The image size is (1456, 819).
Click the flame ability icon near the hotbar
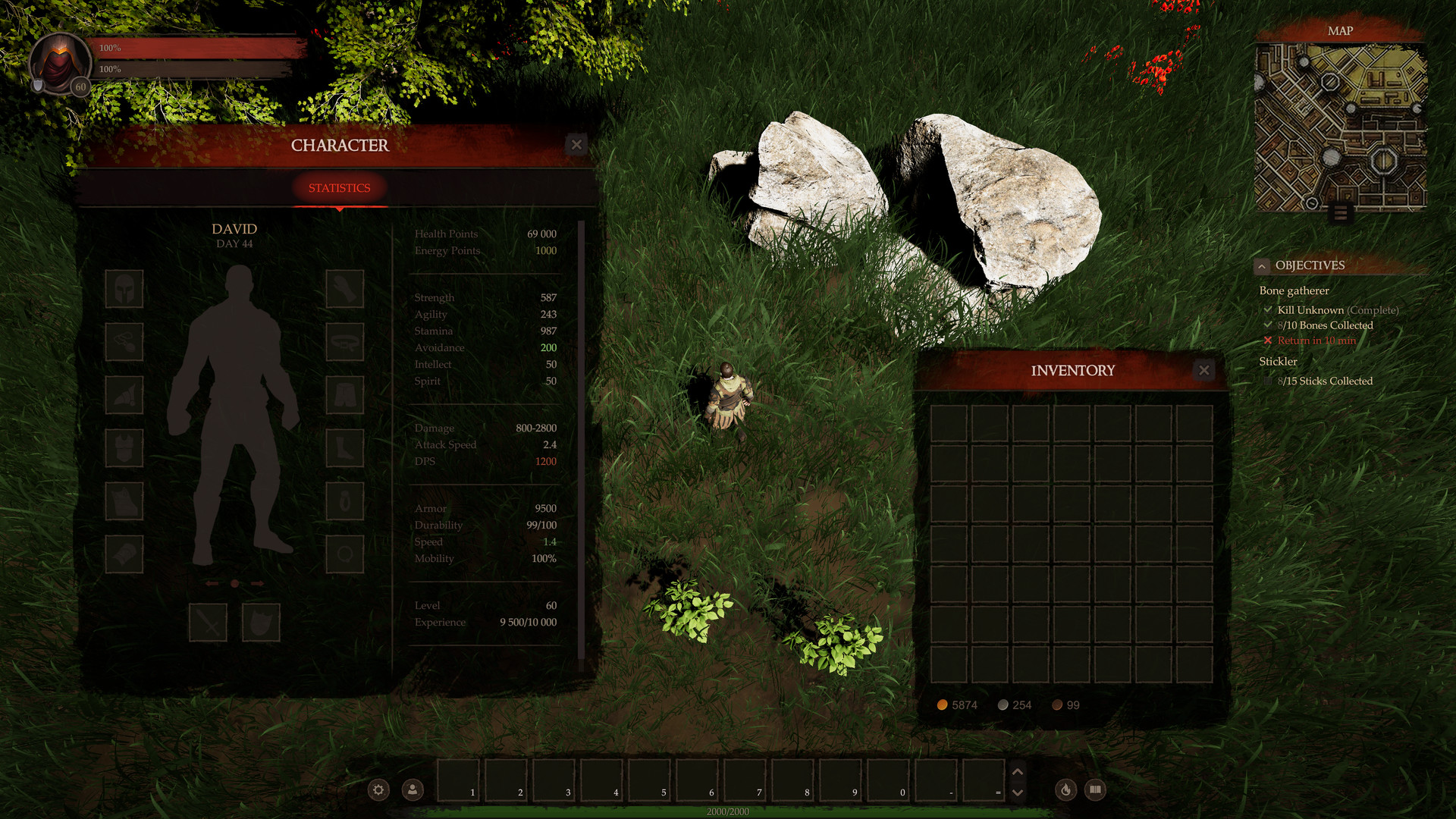(x=1065, y=789)
